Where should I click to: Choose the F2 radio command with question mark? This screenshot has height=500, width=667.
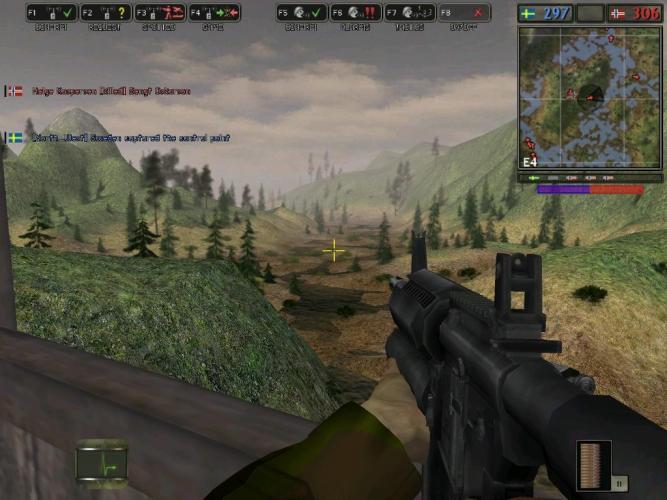tap(106, 13)
